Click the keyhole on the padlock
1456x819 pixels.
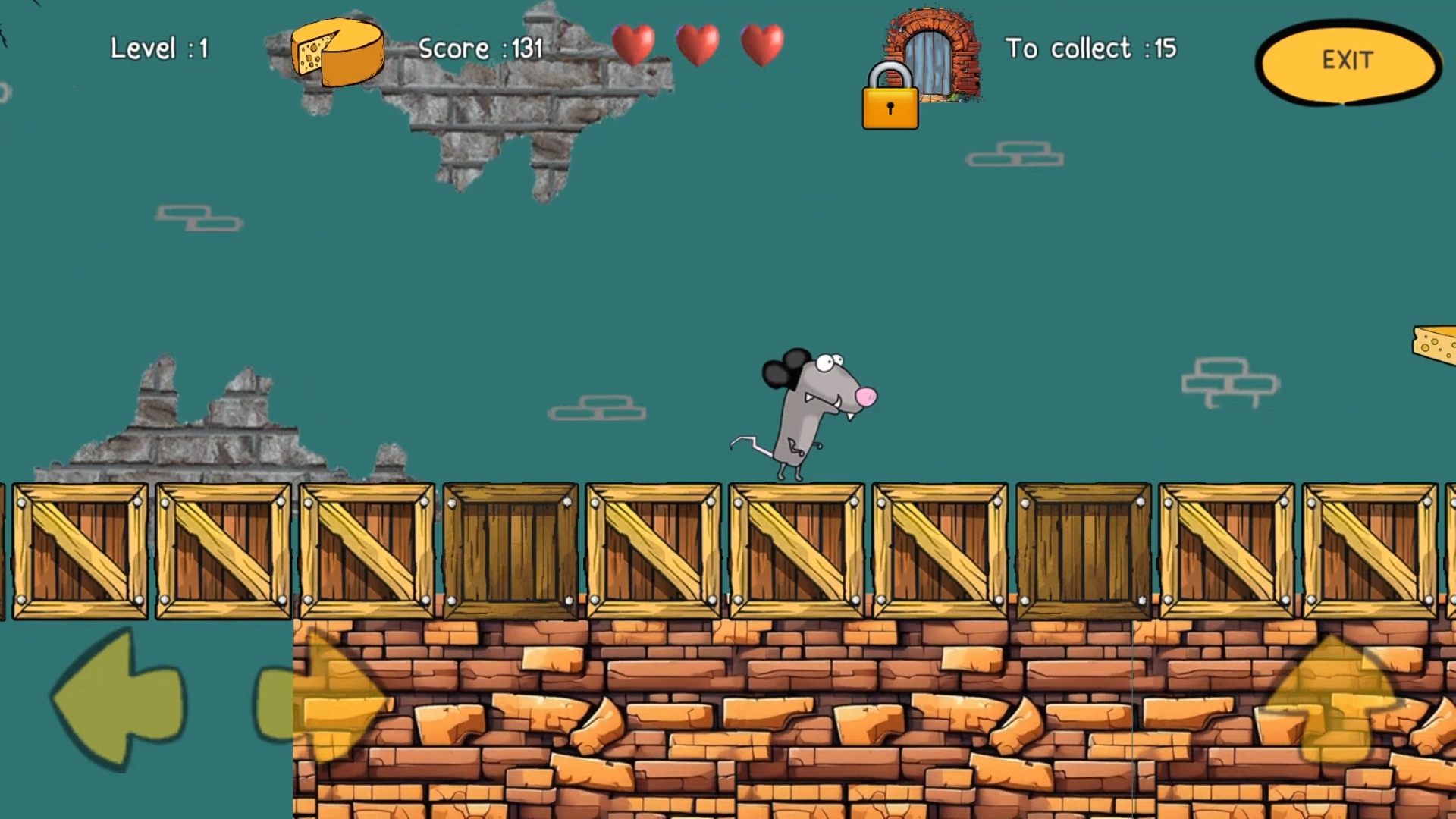pos(891,108)
